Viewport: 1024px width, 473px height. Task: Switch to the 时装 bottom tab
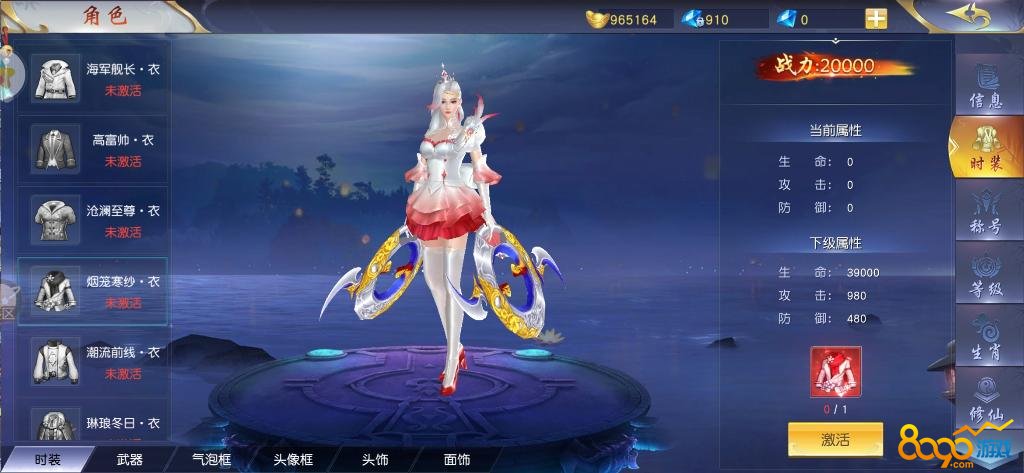47,460
